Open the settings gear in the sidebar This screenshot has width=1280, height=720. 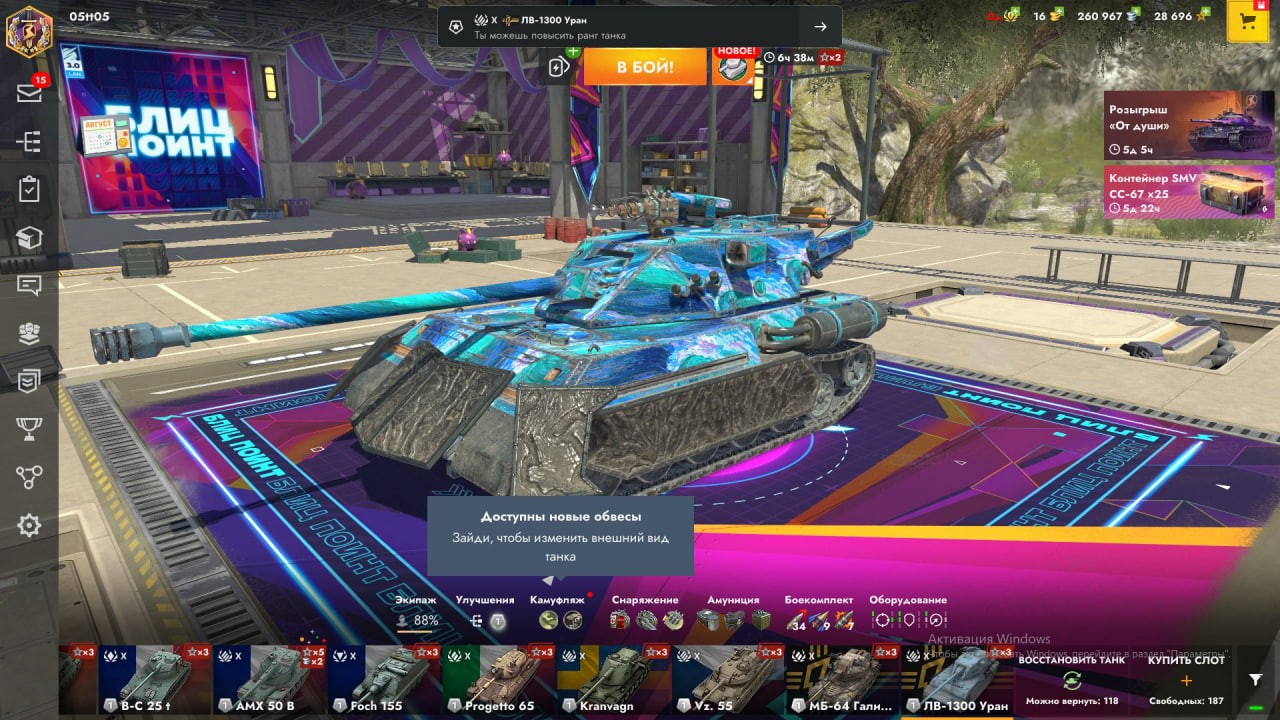(x=29, y=526)
